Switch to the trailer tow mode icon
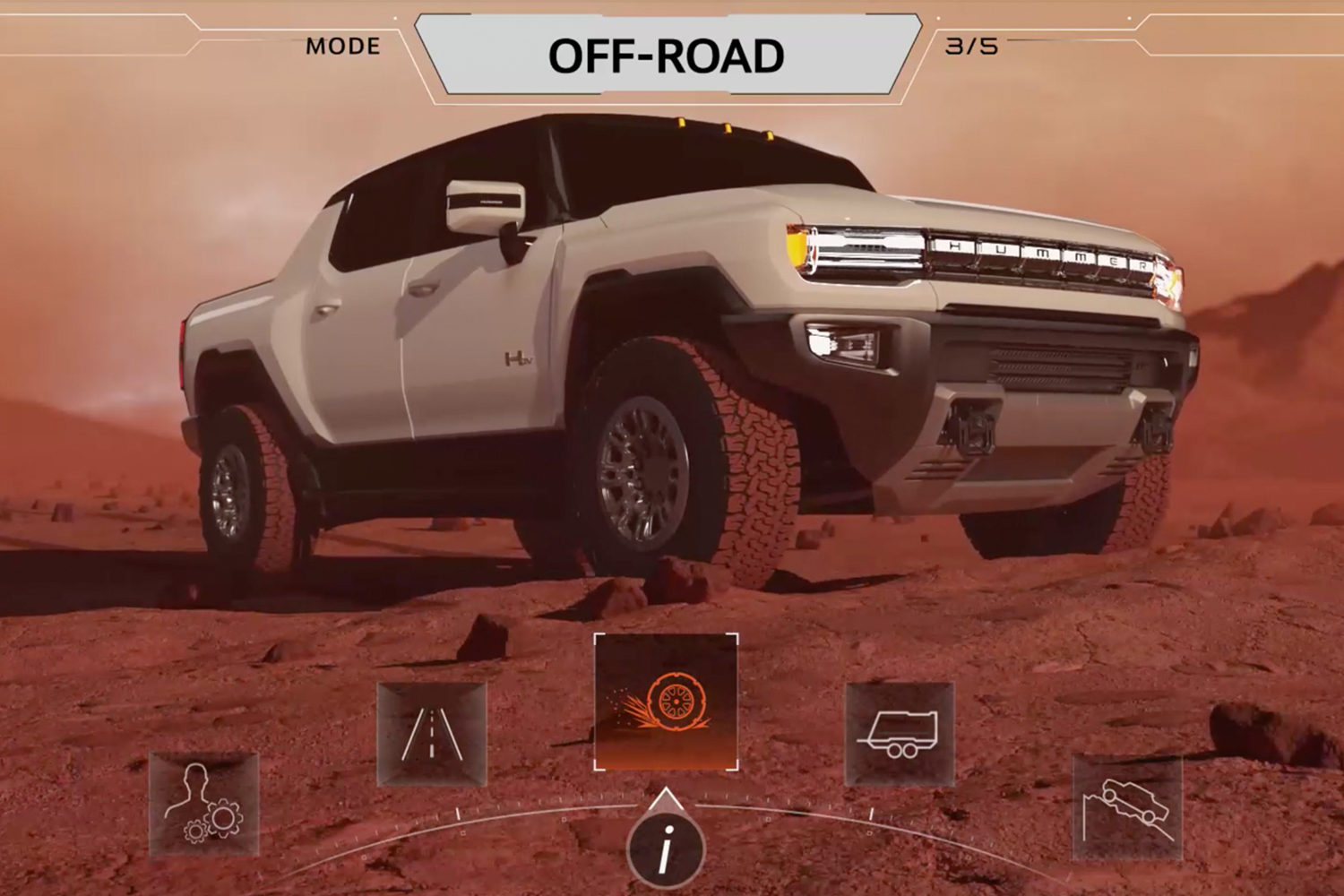Image resolution: width=1344 pixels, height=896 pixels. click(900, 734)
